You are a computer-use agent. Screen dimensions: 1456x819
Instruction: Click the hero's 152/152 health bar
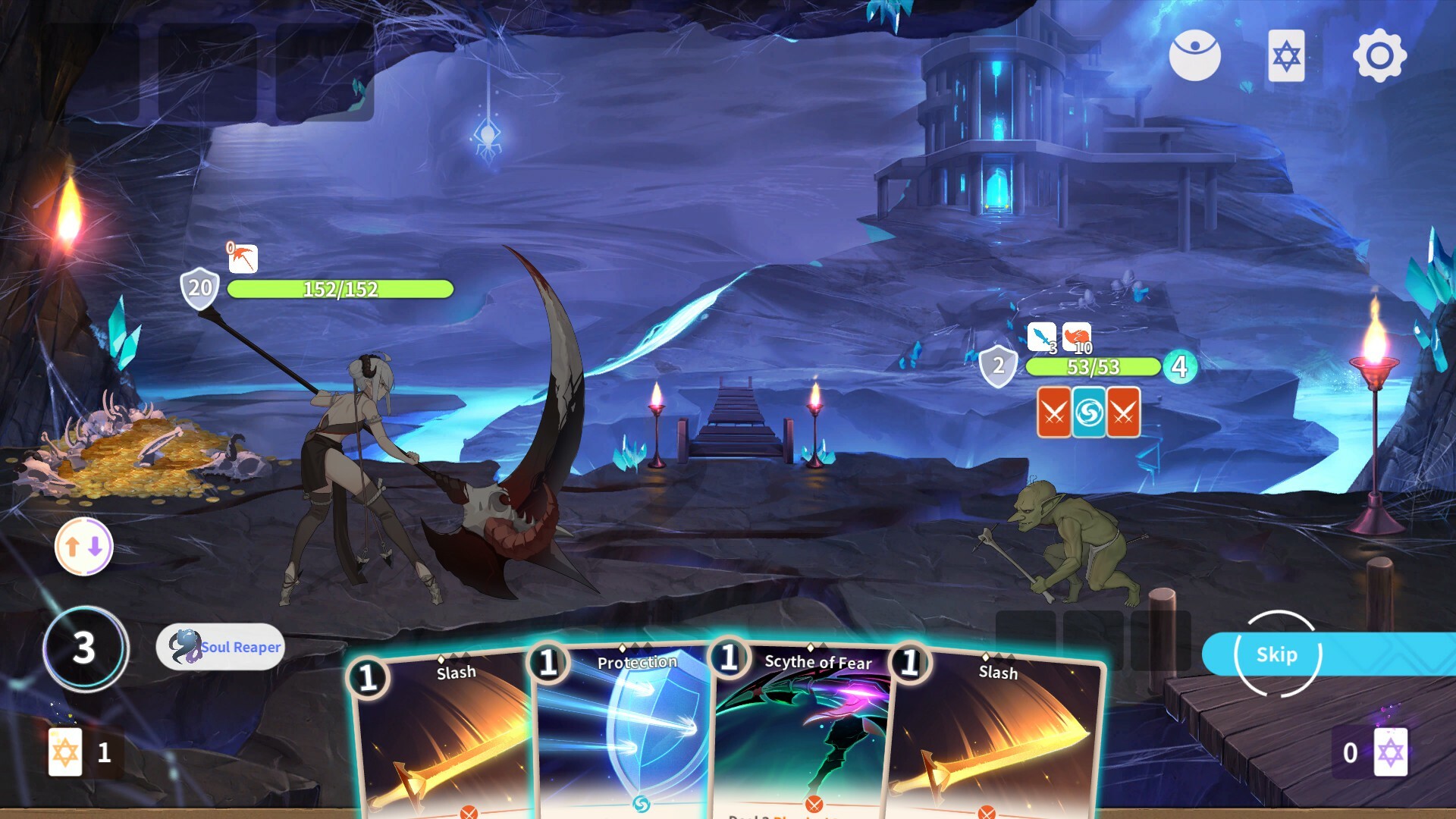(341, 289)
